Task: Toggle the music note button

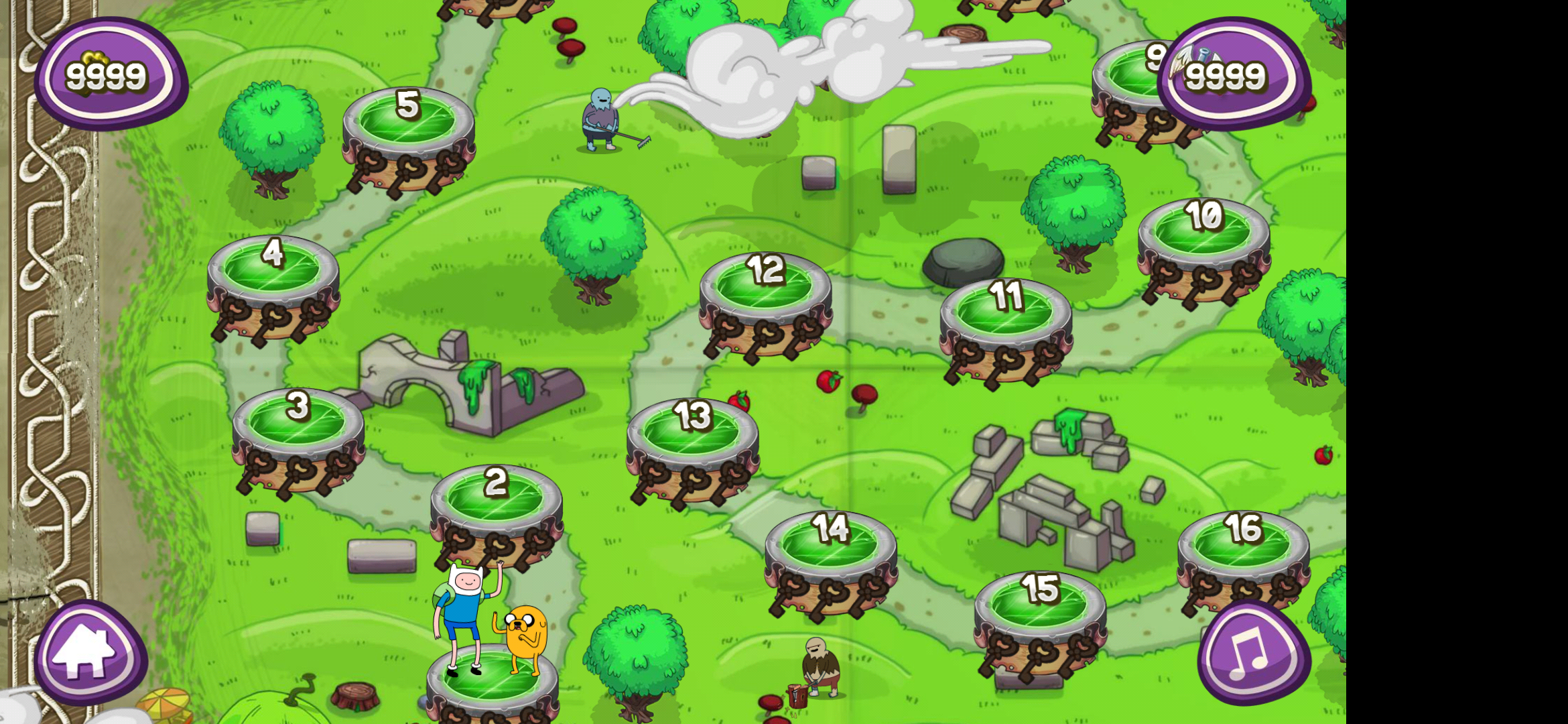Action: pos(1253,654)
